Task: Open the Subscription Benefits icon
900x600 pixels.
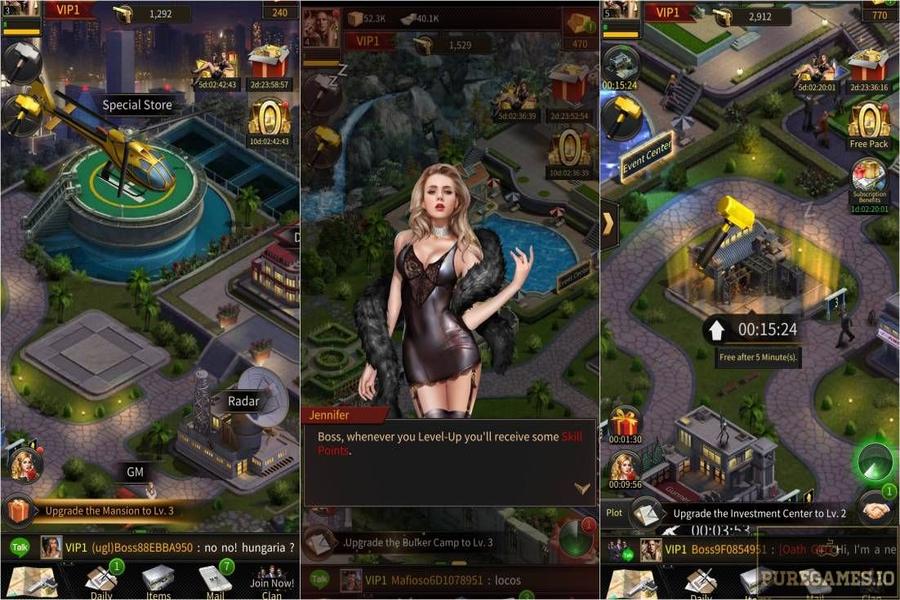Action: [869, 181]
